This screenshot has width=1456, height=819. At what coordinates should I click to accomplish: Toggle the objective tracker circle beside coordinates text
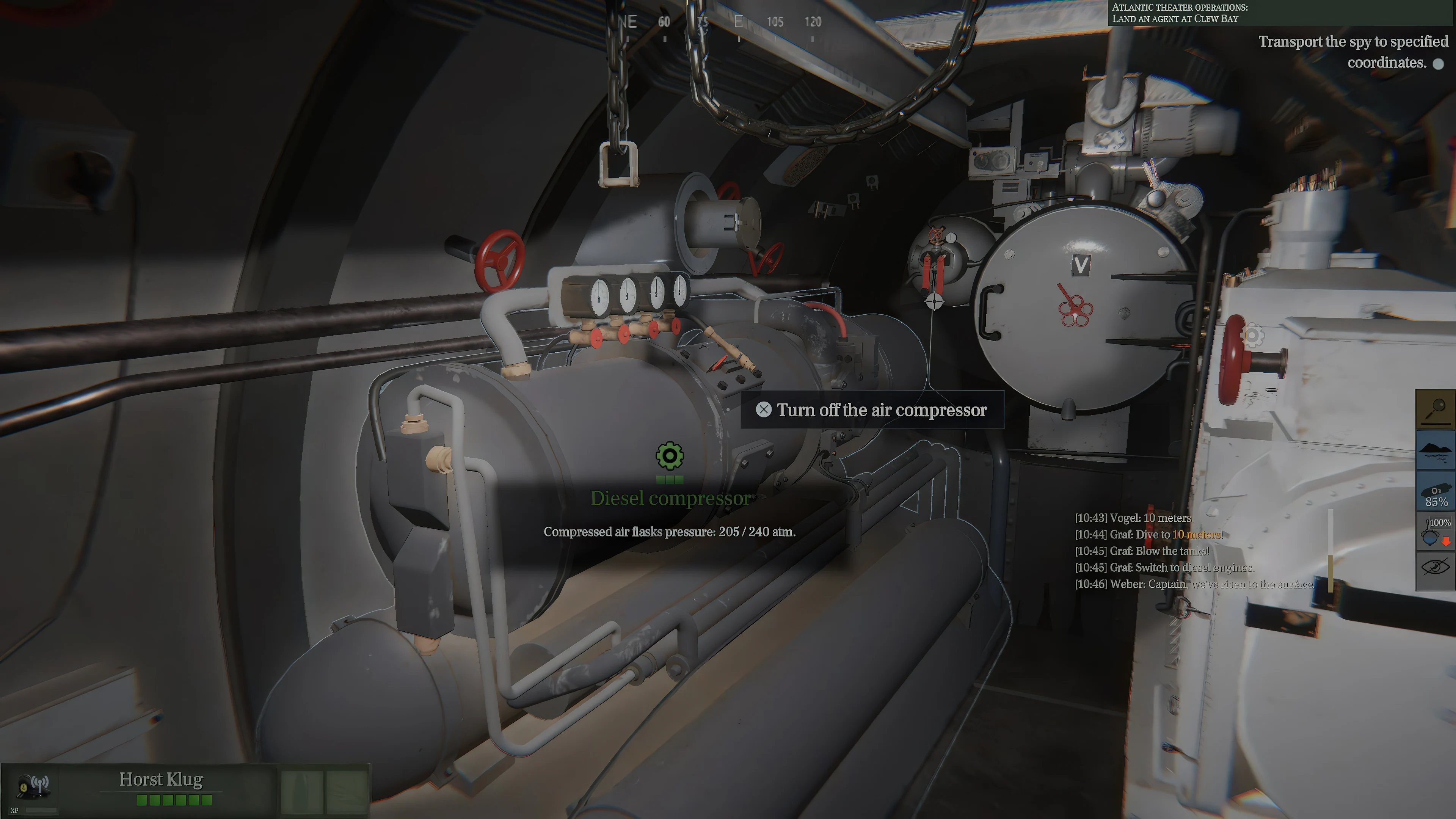1439,64
